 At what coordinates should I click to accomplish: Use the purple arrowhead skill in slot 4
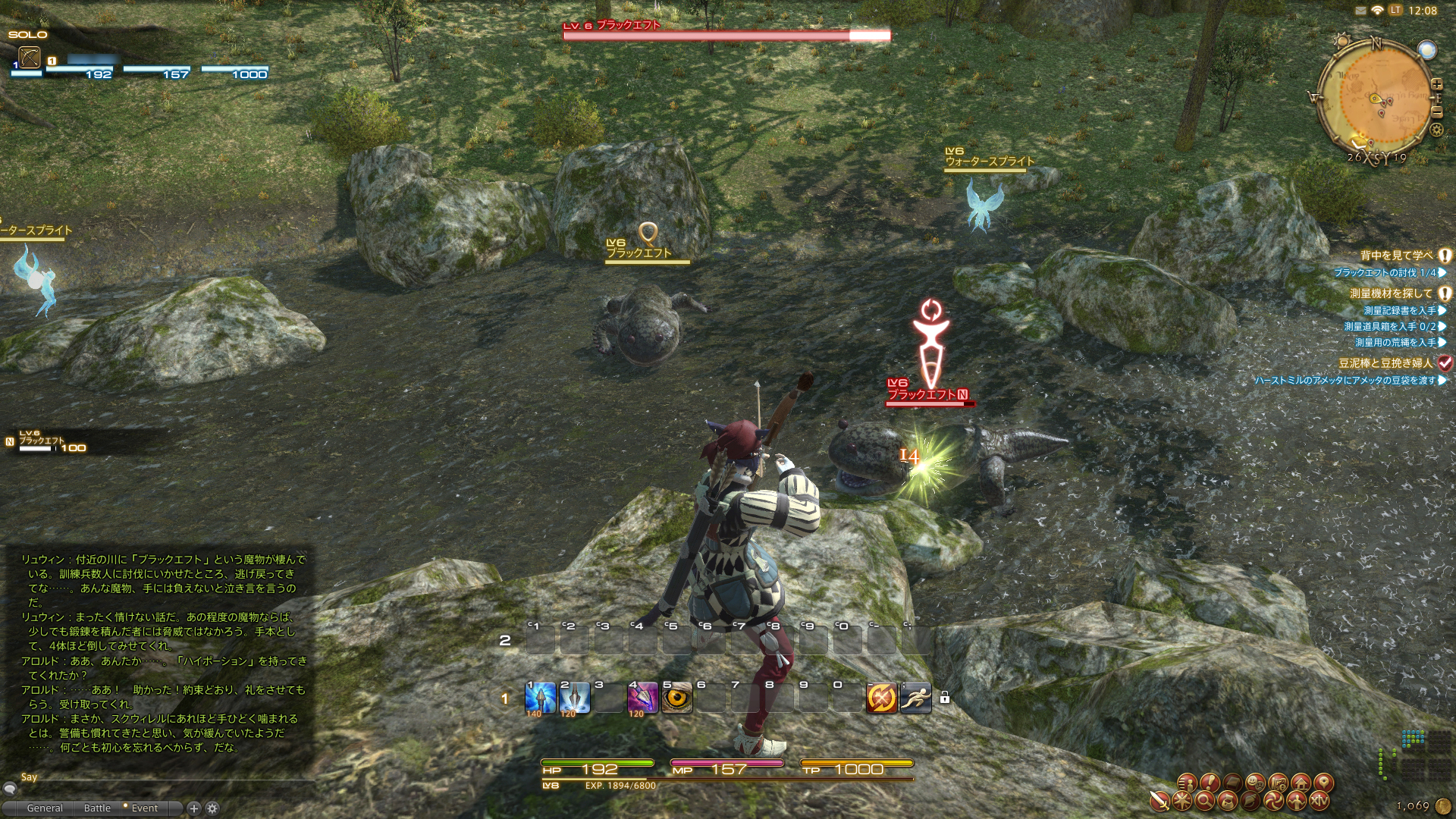click(642, 698)
